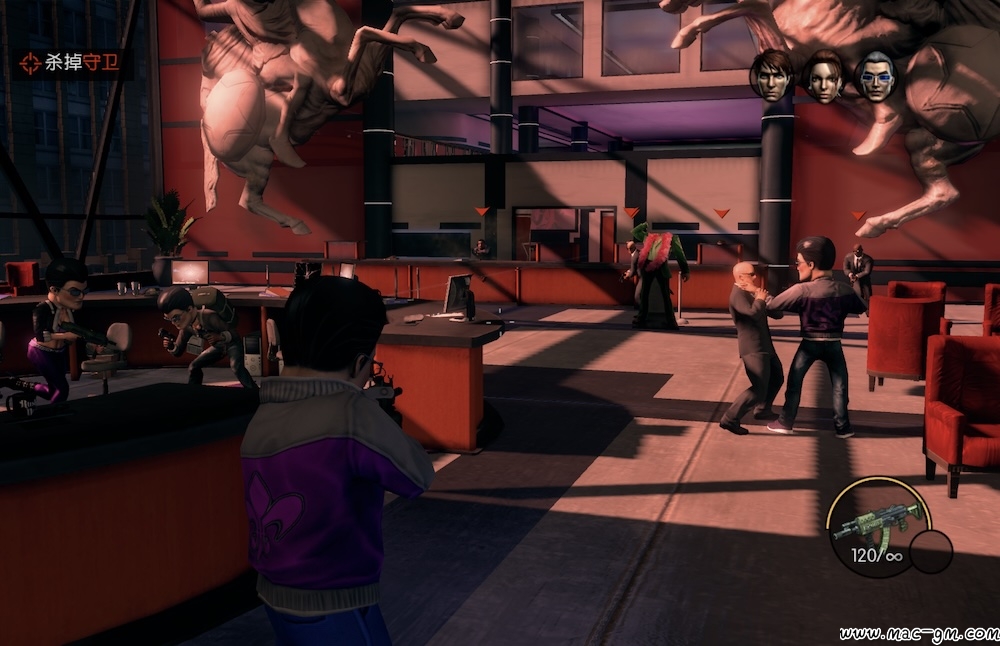Select the homie portrait with blue sunglasses
The image size is (1000, 646).
coord(876,76)
